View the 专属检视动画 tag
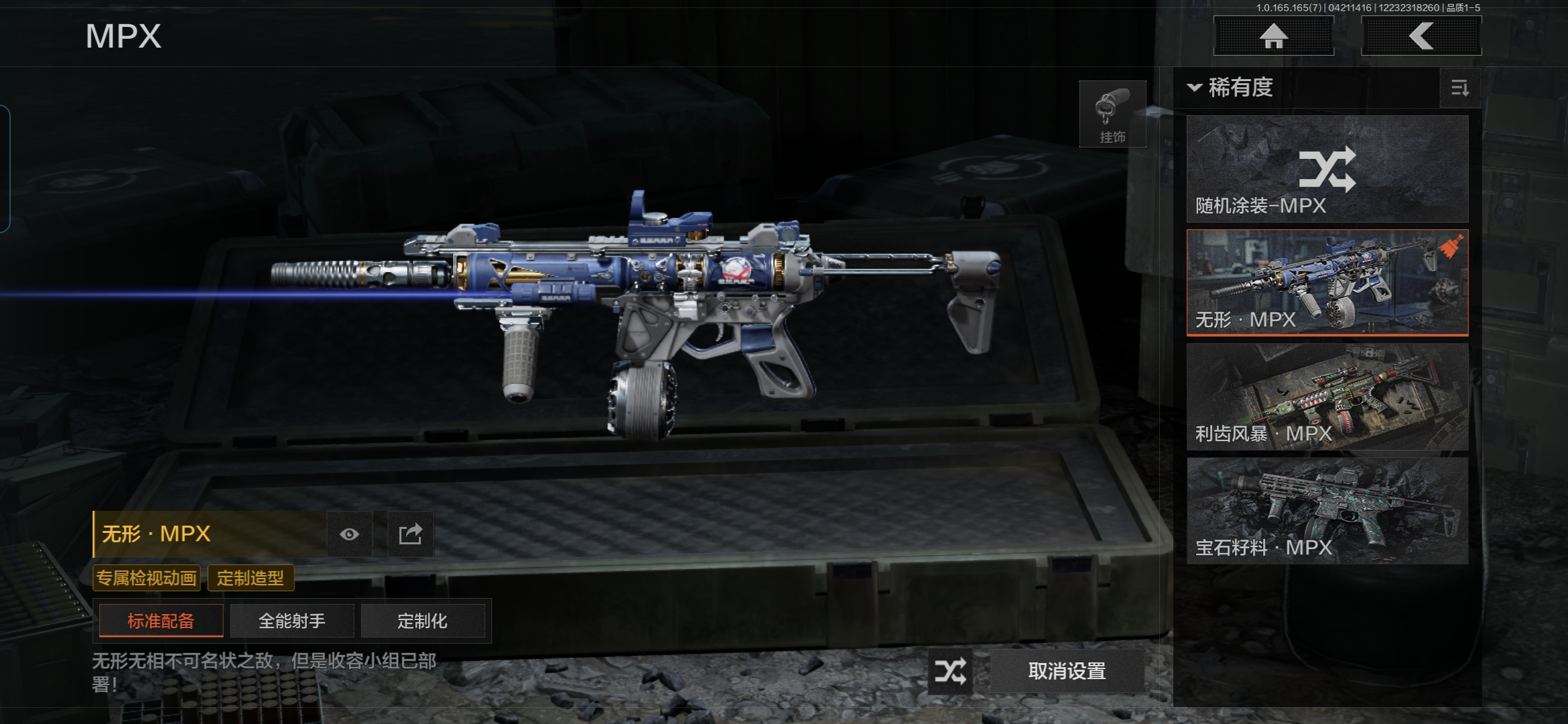1568x724 pixels. [147, 578]
